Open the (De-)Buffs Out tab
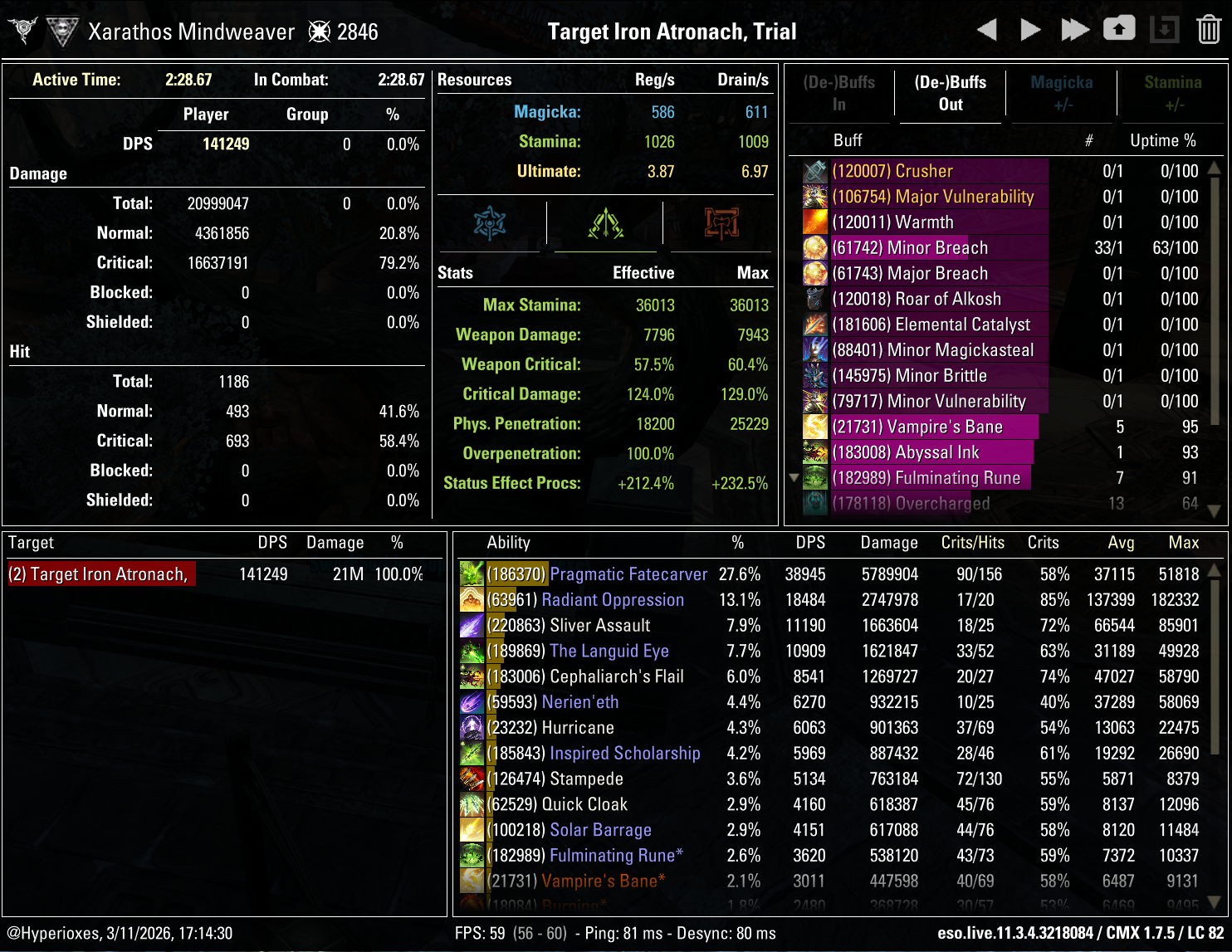 [x=950, y=93]
